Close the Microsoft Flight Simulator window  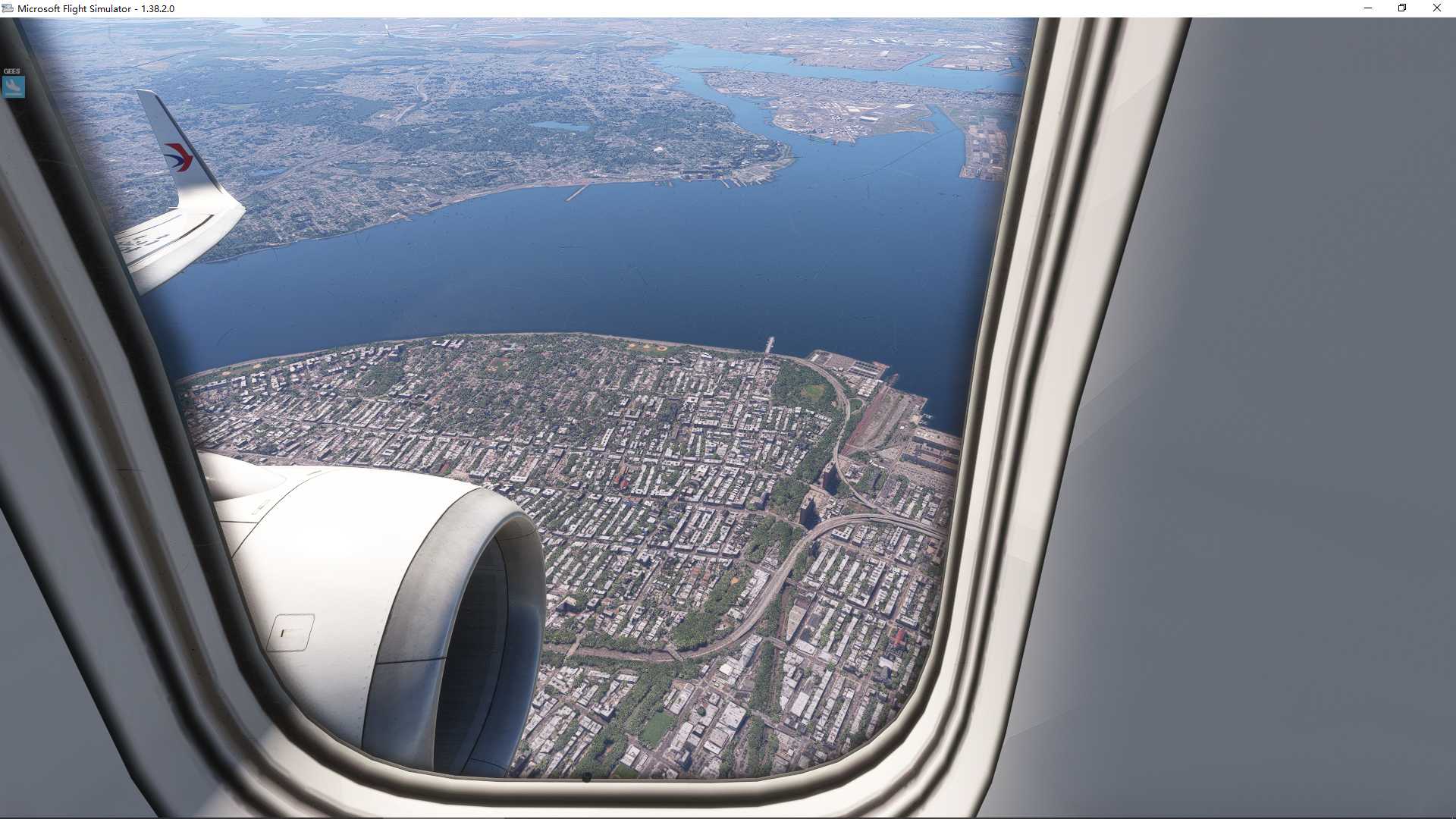[1436, 8]
